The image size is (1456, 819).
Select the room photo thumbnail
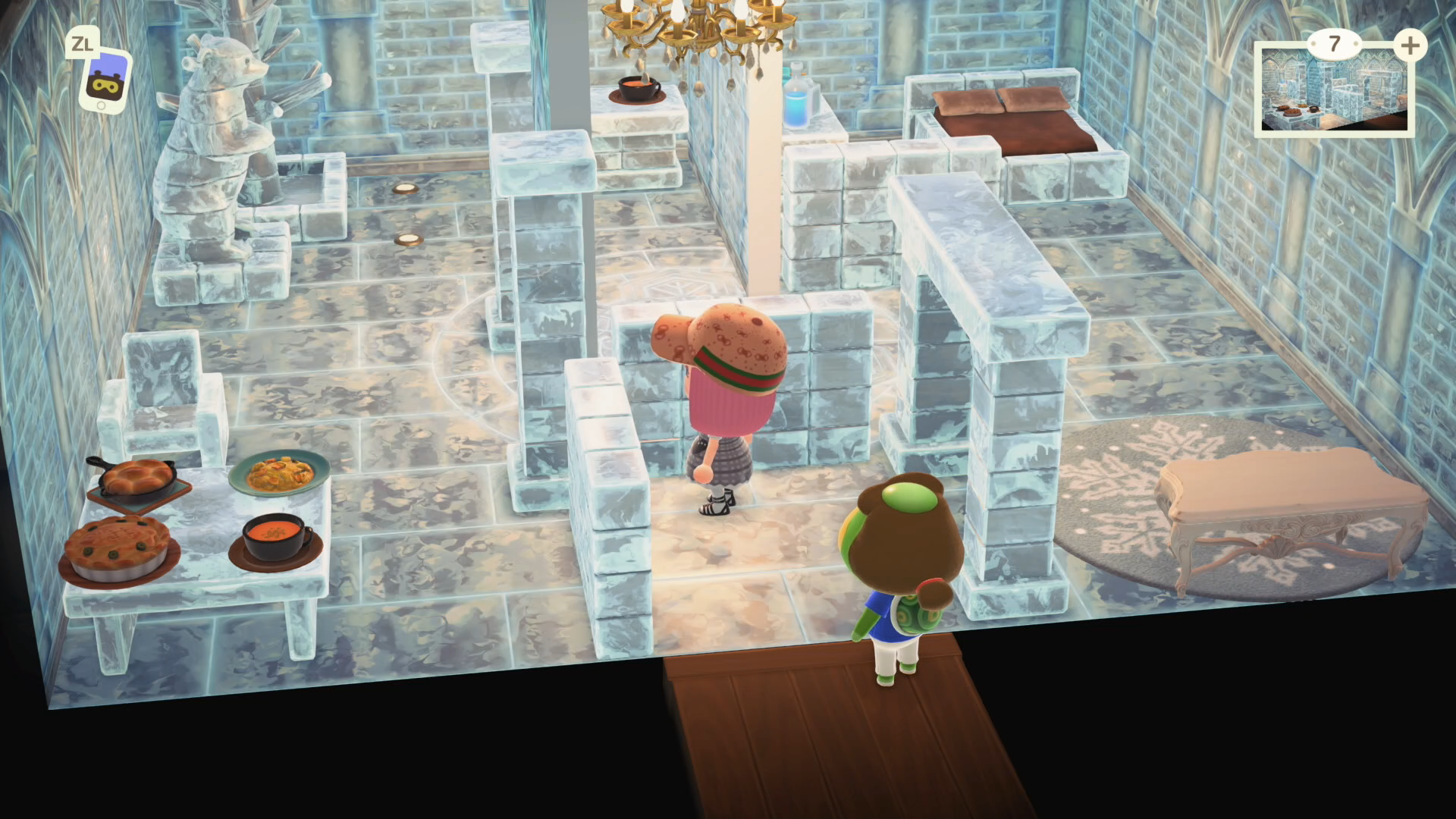pos(1333,93)
